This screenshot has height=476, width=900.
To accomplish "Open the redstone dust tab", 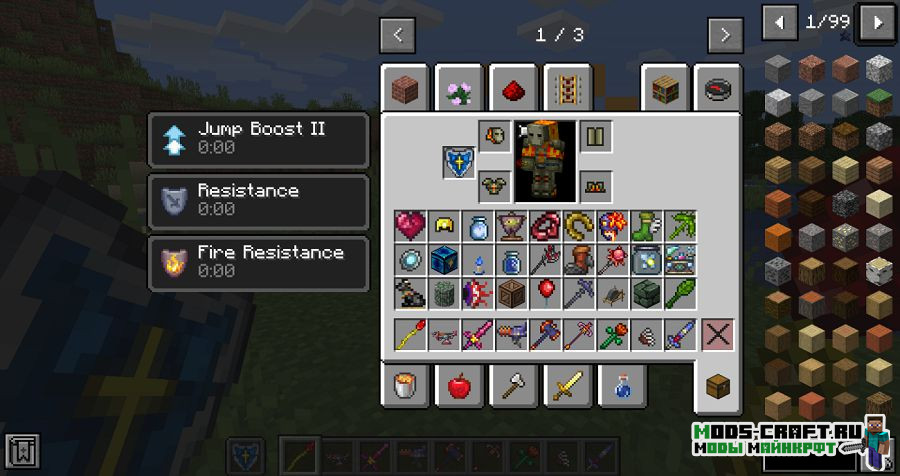I will 513,90.
